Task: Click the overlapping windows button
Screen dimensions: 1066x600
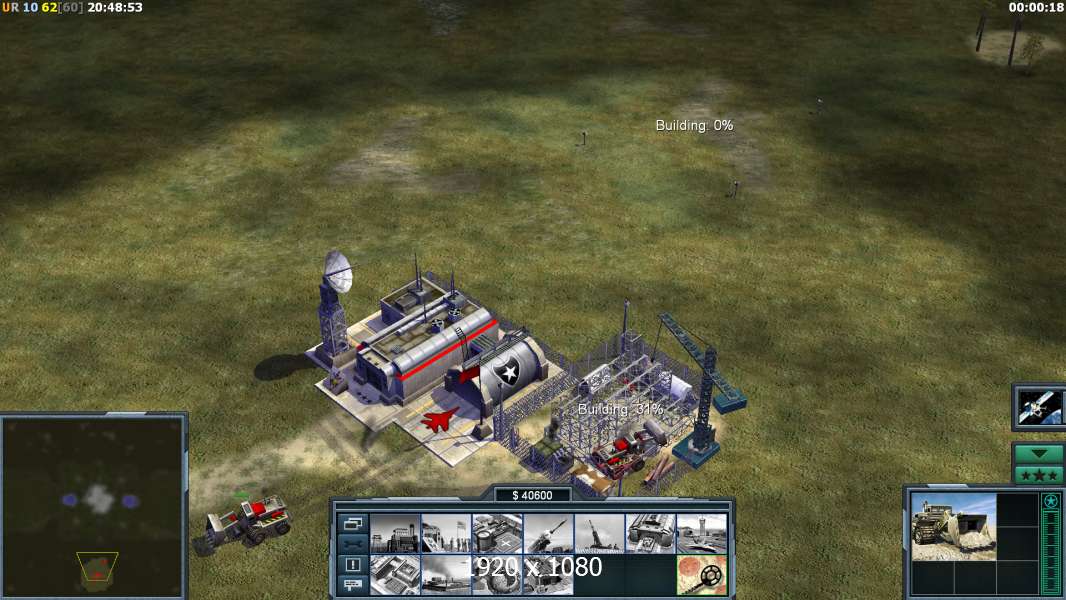Action: [353, 523]
